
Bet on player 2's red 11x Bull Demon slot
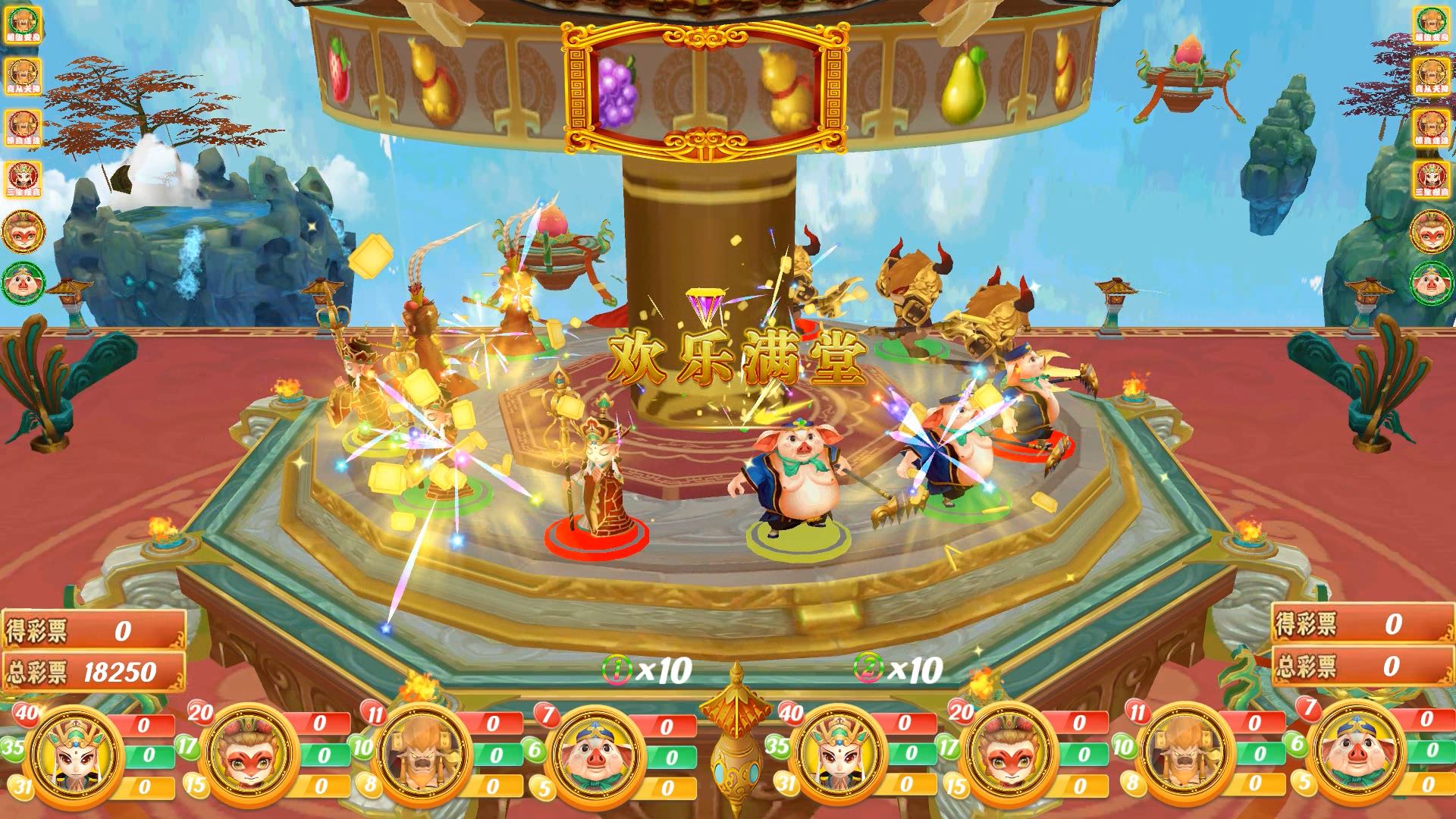tap(1255, 723)
